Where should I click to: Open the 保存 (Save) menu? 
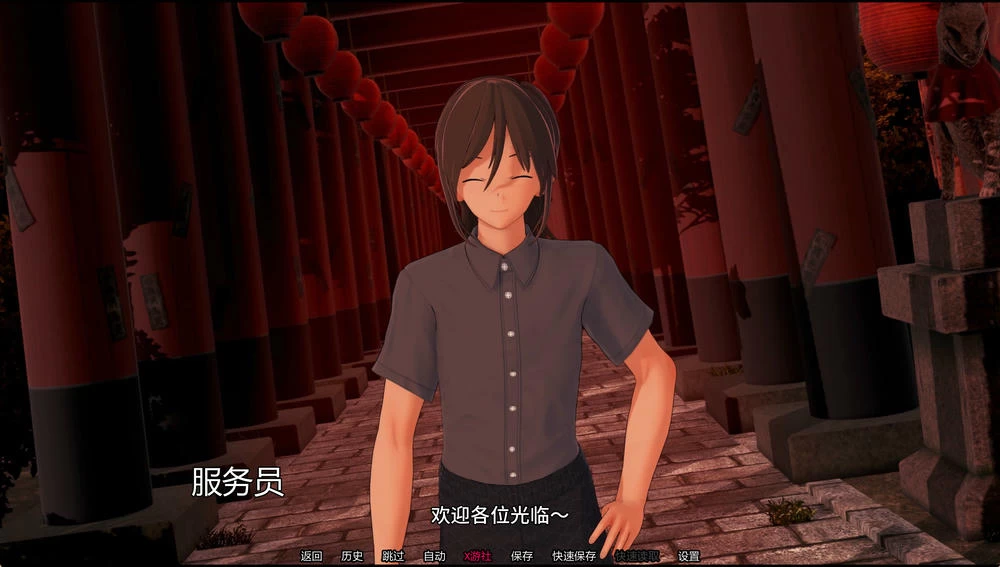[522, 556]
